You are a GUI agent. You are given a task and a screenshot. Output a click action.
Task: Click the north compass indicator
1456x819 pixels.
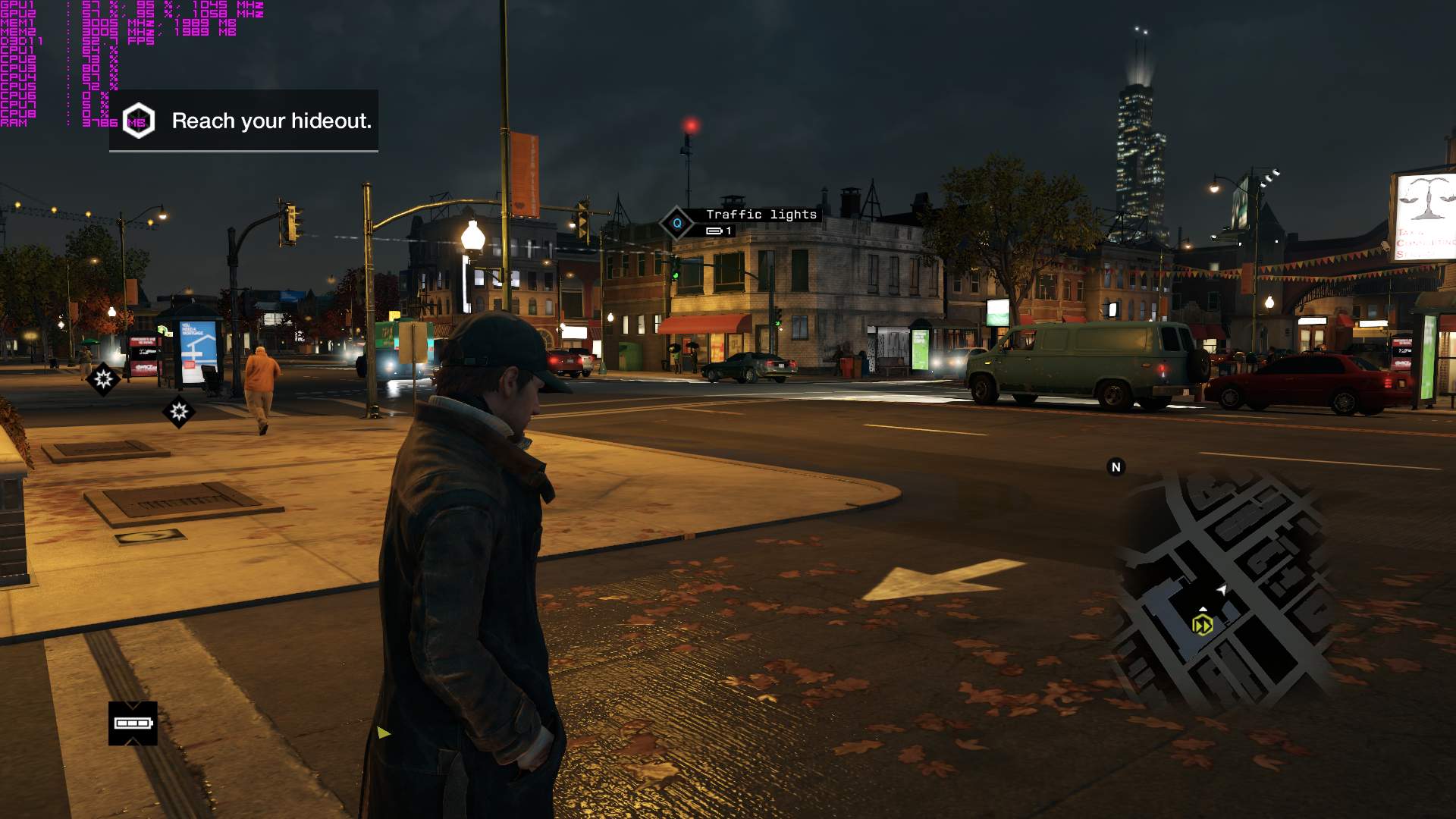coord(1116,467)
